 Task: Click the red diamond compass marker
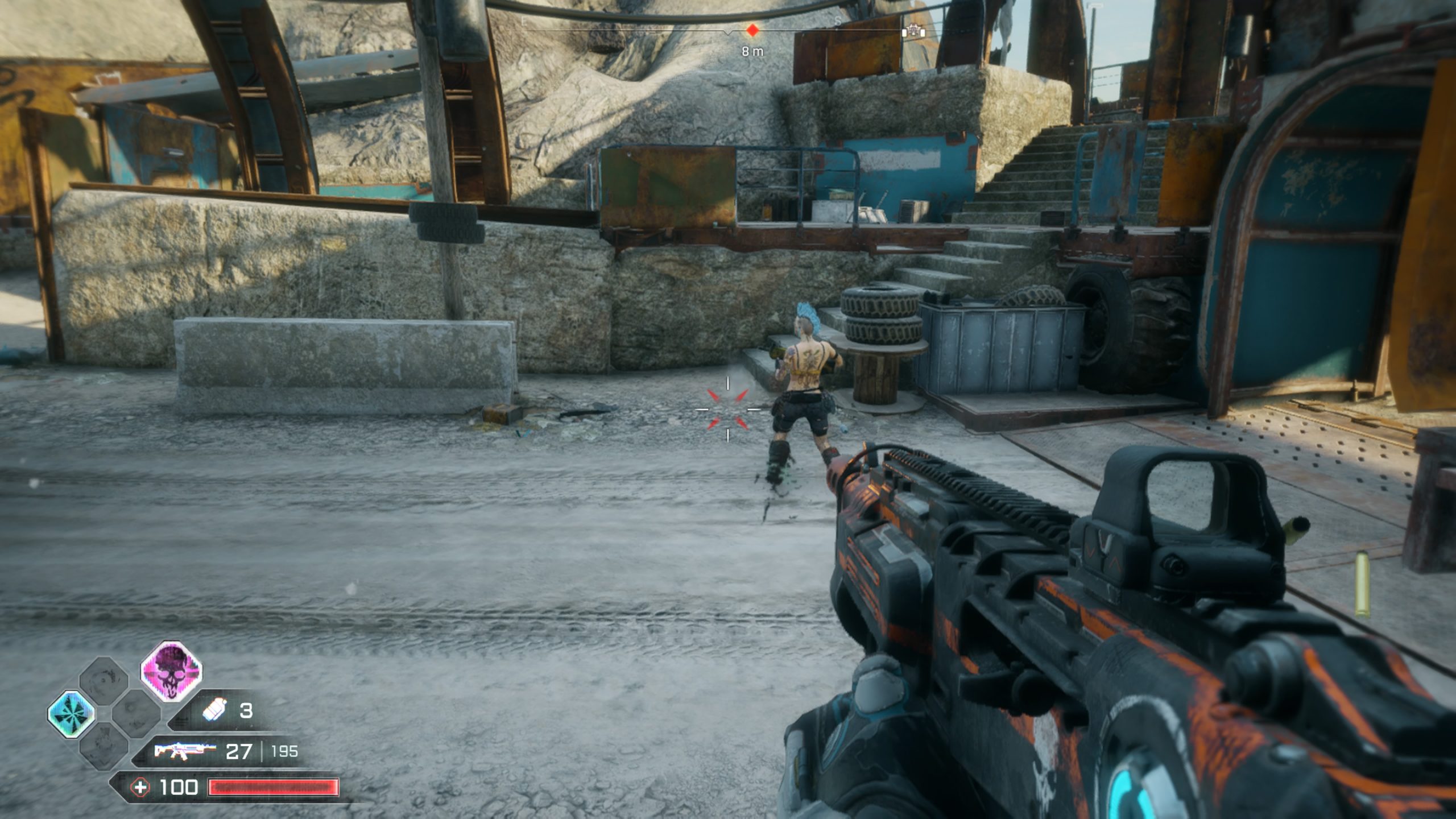[752, 31]
